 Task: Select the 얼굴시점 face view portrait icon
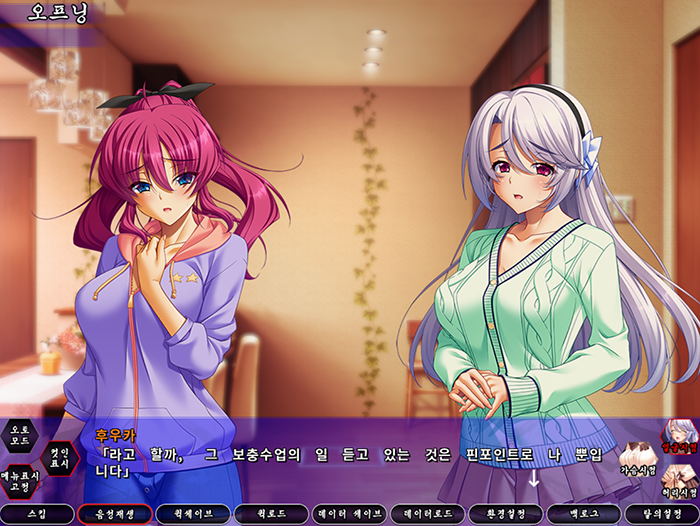[681, 438]
